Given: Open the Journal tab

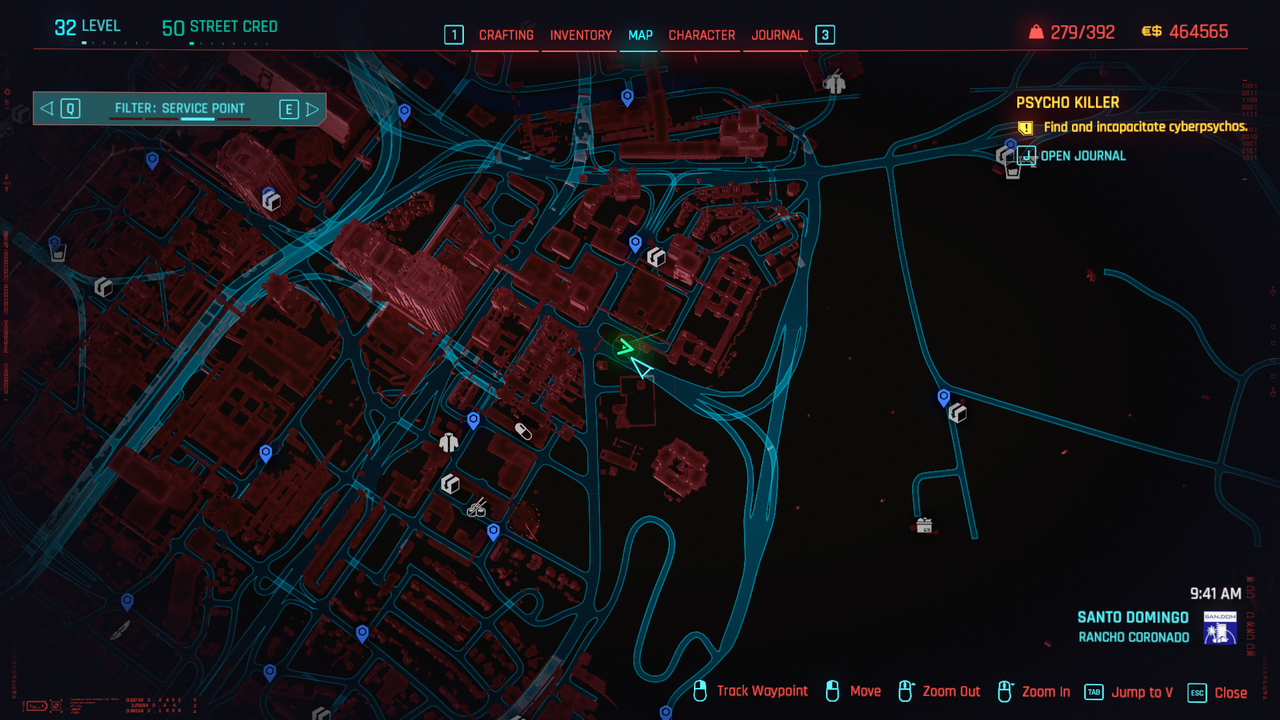Looking at the screenshot, I should [777, 35].
